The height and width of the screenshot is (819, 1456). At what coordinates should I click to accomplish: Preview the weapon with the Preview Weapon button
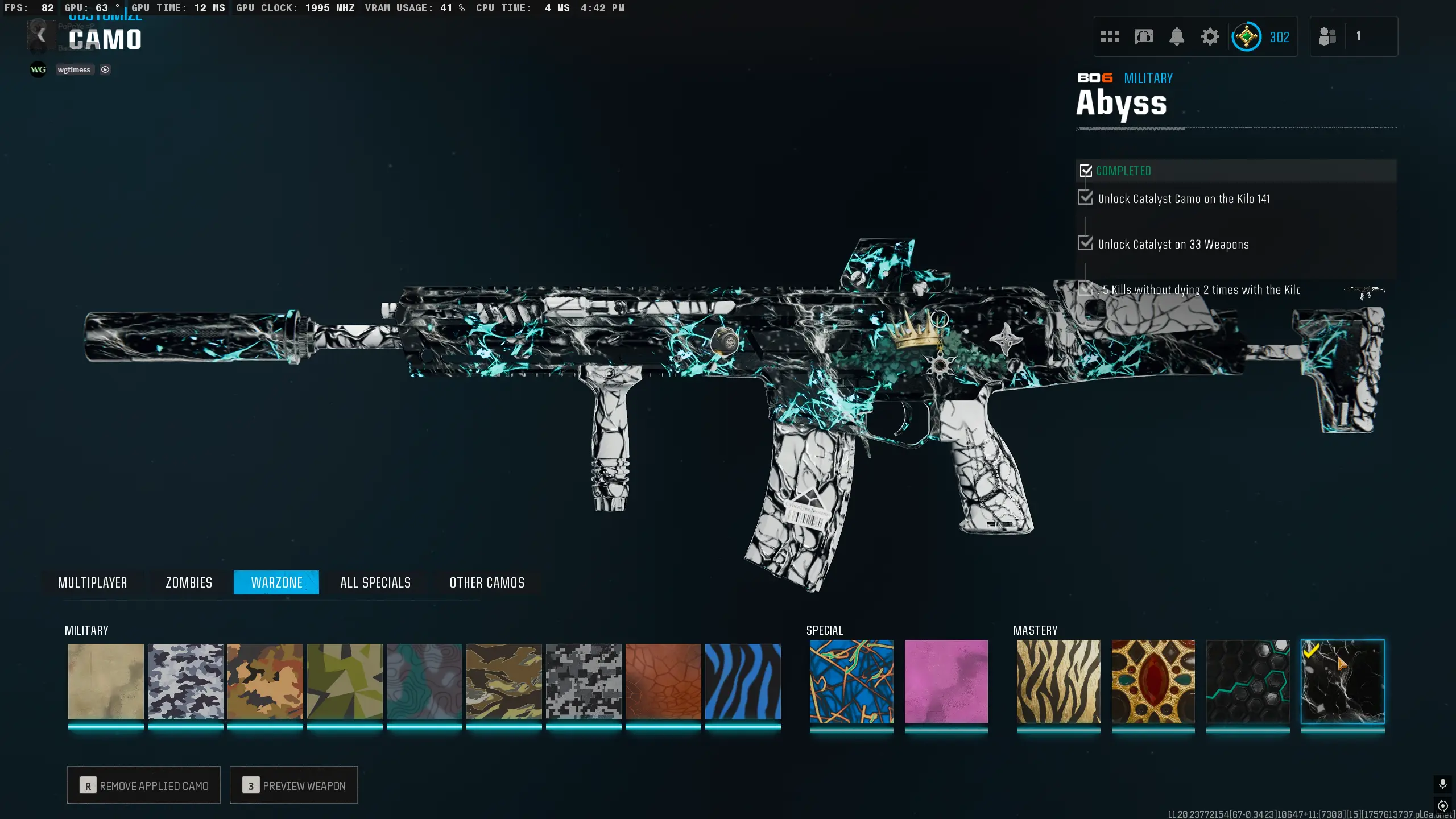click(x=294, y=785)
